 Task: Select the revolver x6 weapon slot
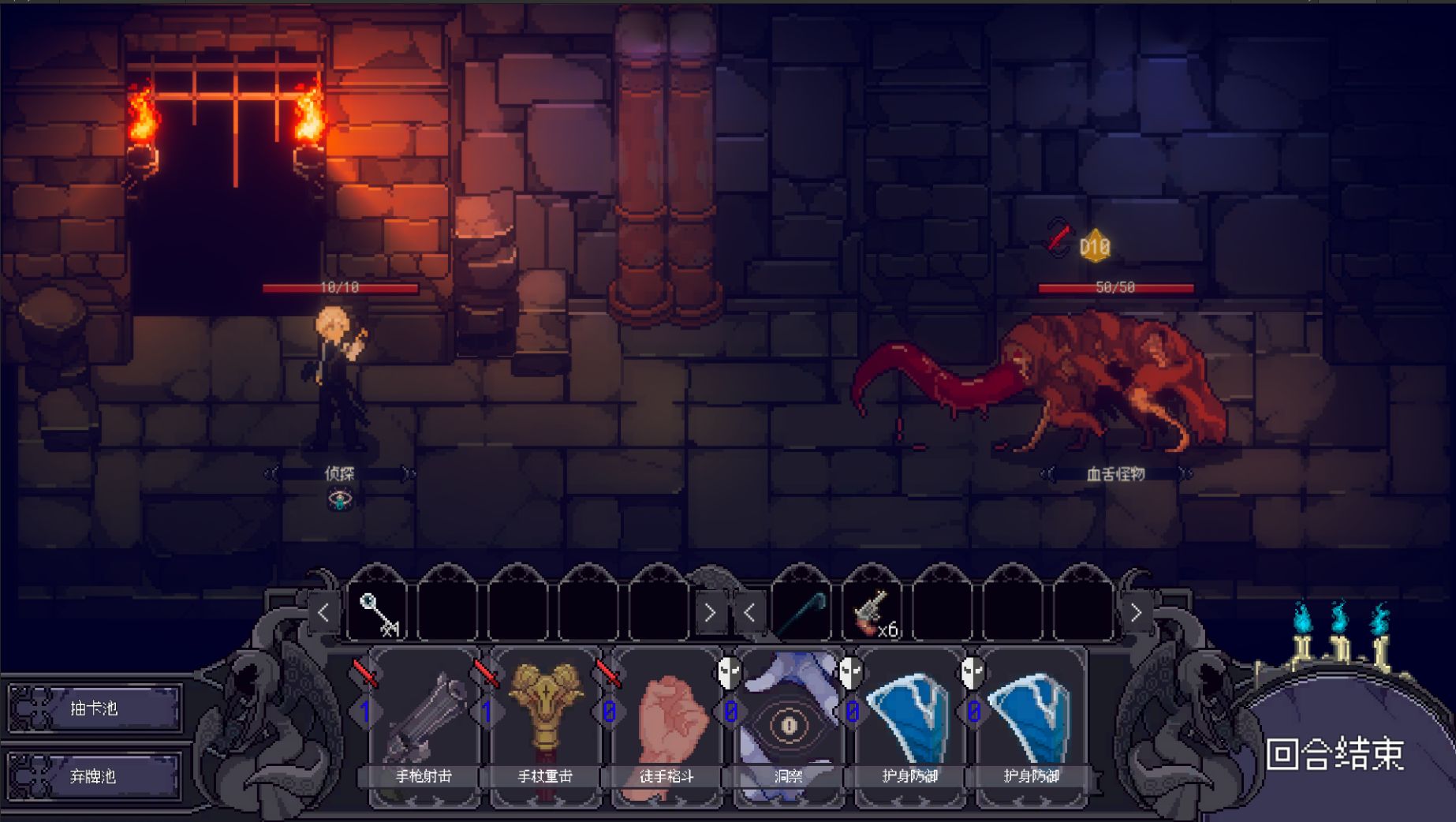pyautogui.click(x=872, y=612)
